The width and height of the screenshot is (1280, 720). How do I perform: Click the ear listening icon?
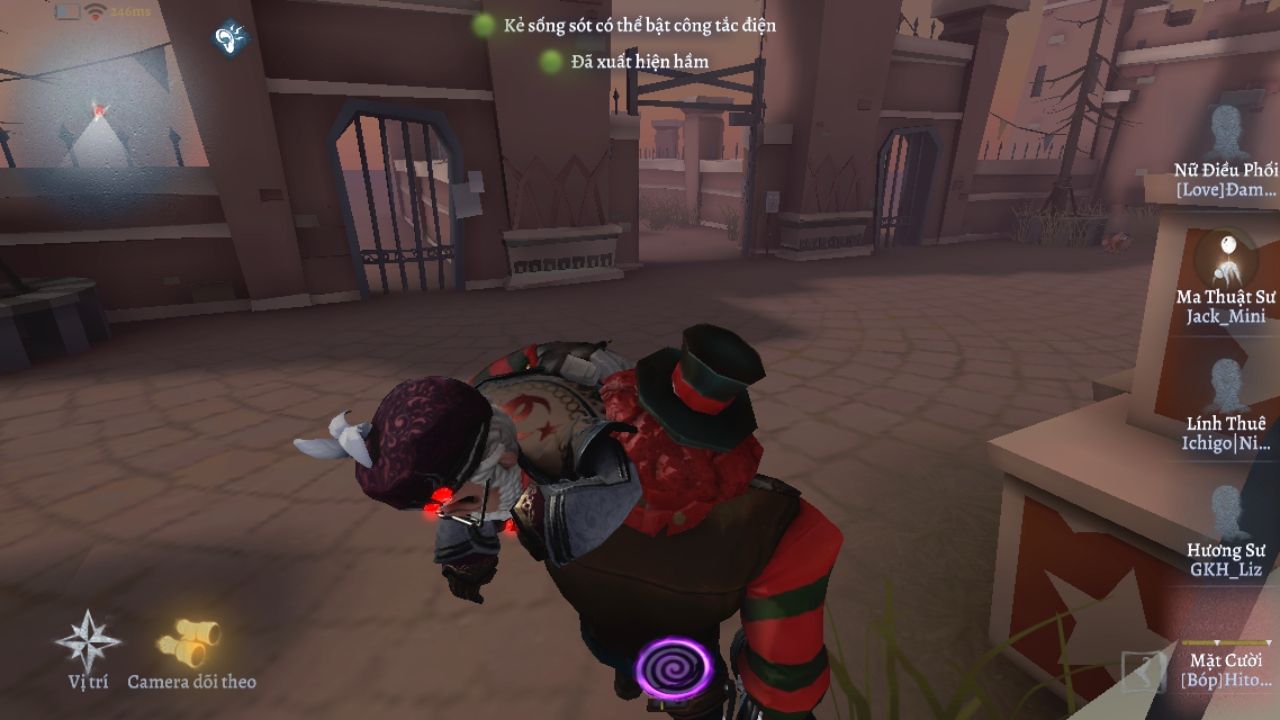coord(230,39)
